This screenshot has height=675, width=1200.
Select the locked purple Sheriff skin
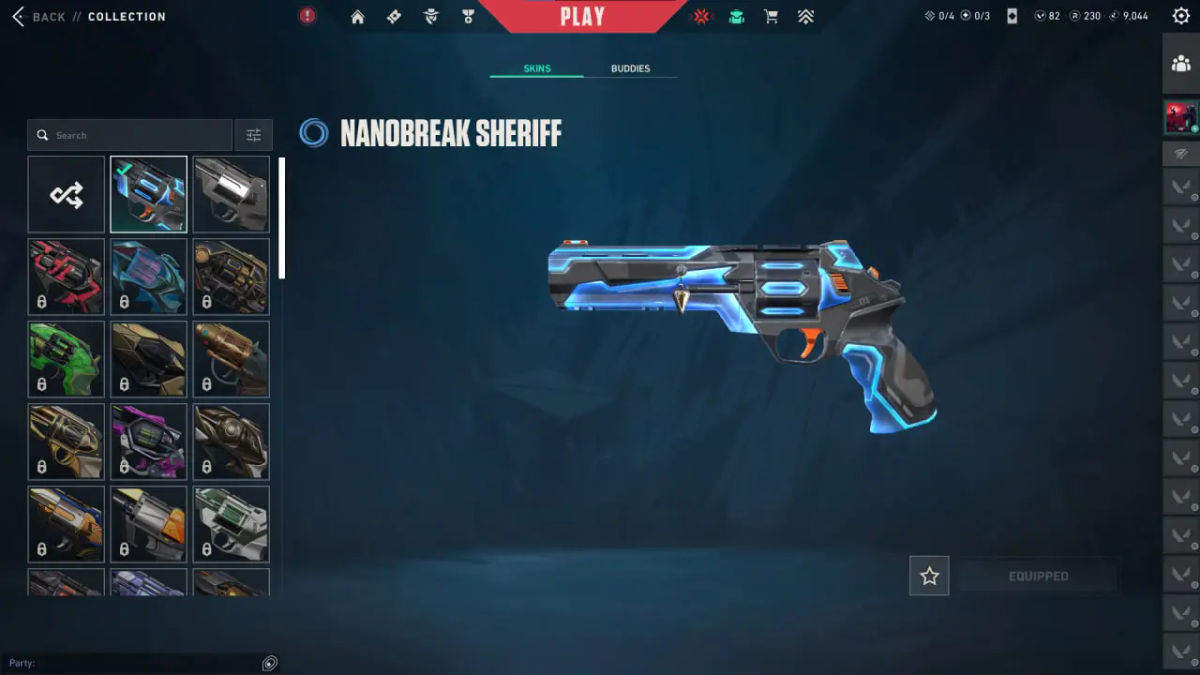coord(148,441)
